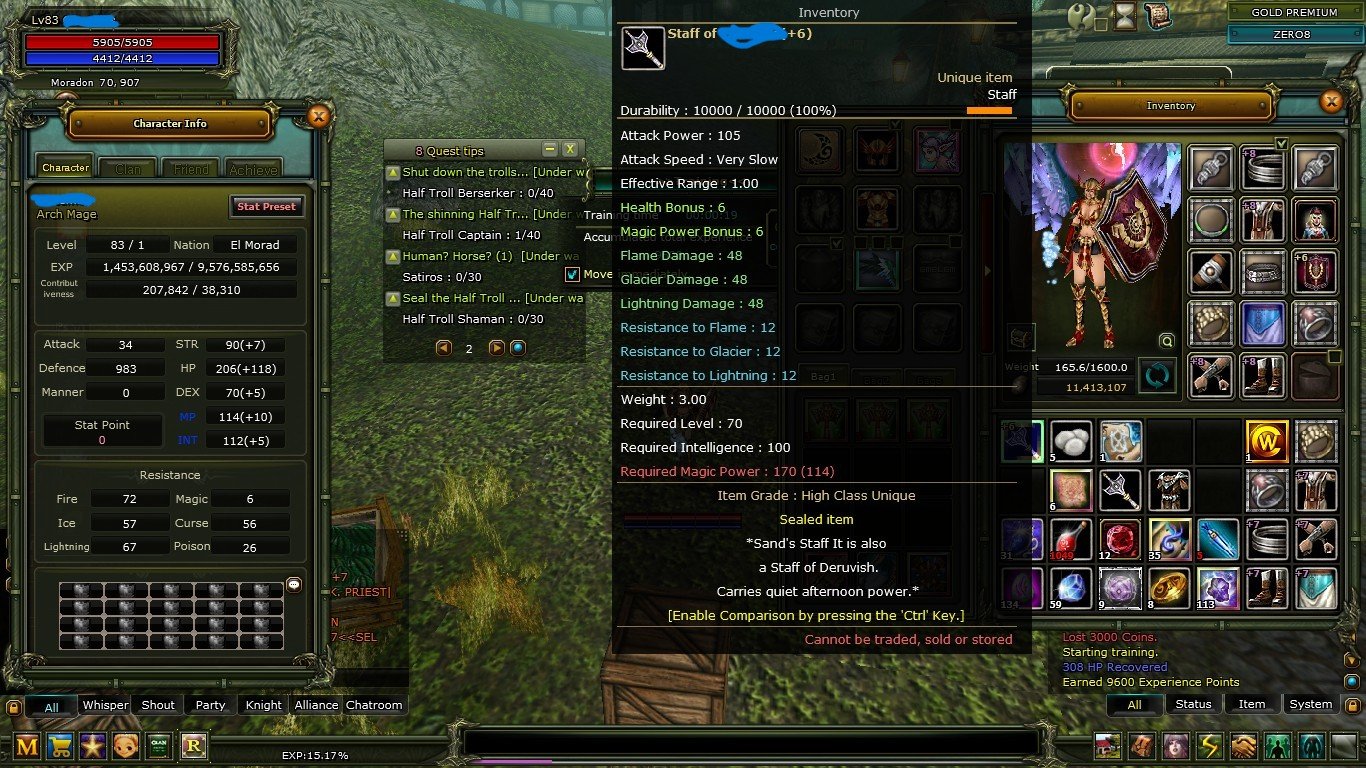The width and height of the screenshot is (1366, 768).
Task: Expand the 'Seal the Half Troll' quest entry
Action: [393, 298]
